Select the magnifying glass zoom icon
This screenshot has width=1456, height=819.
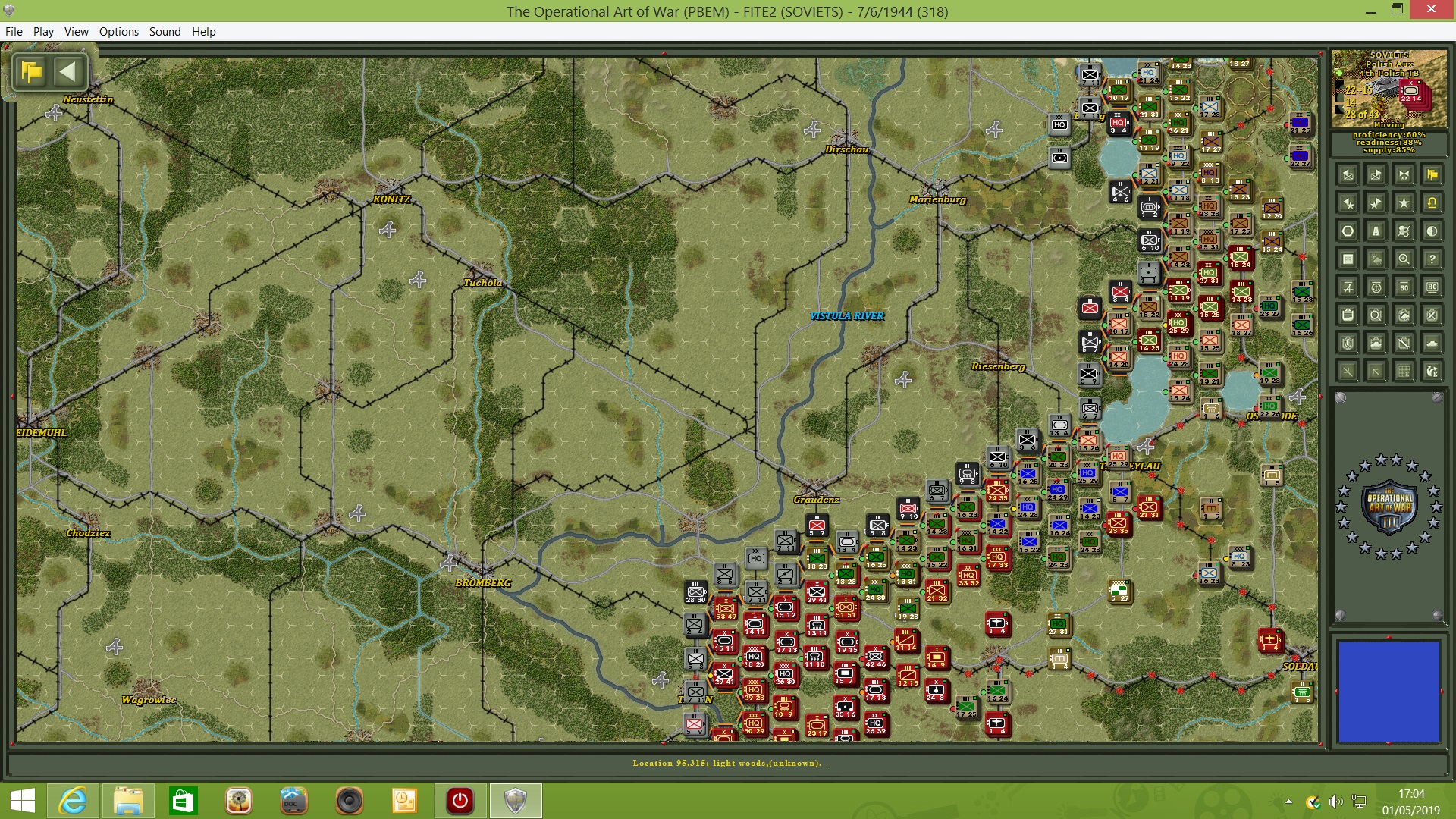pos(1404,259)
